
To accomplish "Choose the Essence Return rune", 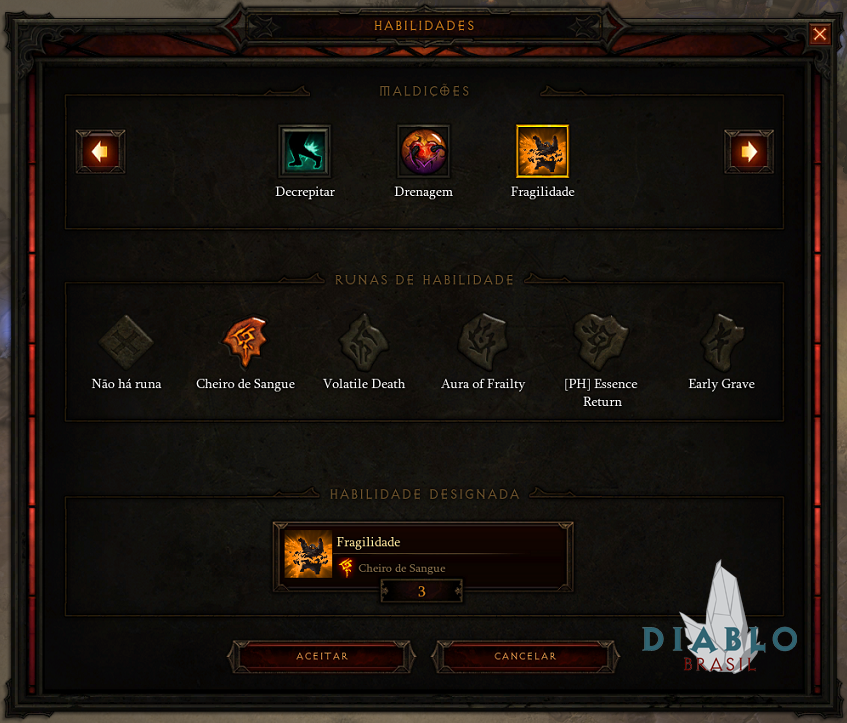I will coord(602,343).
